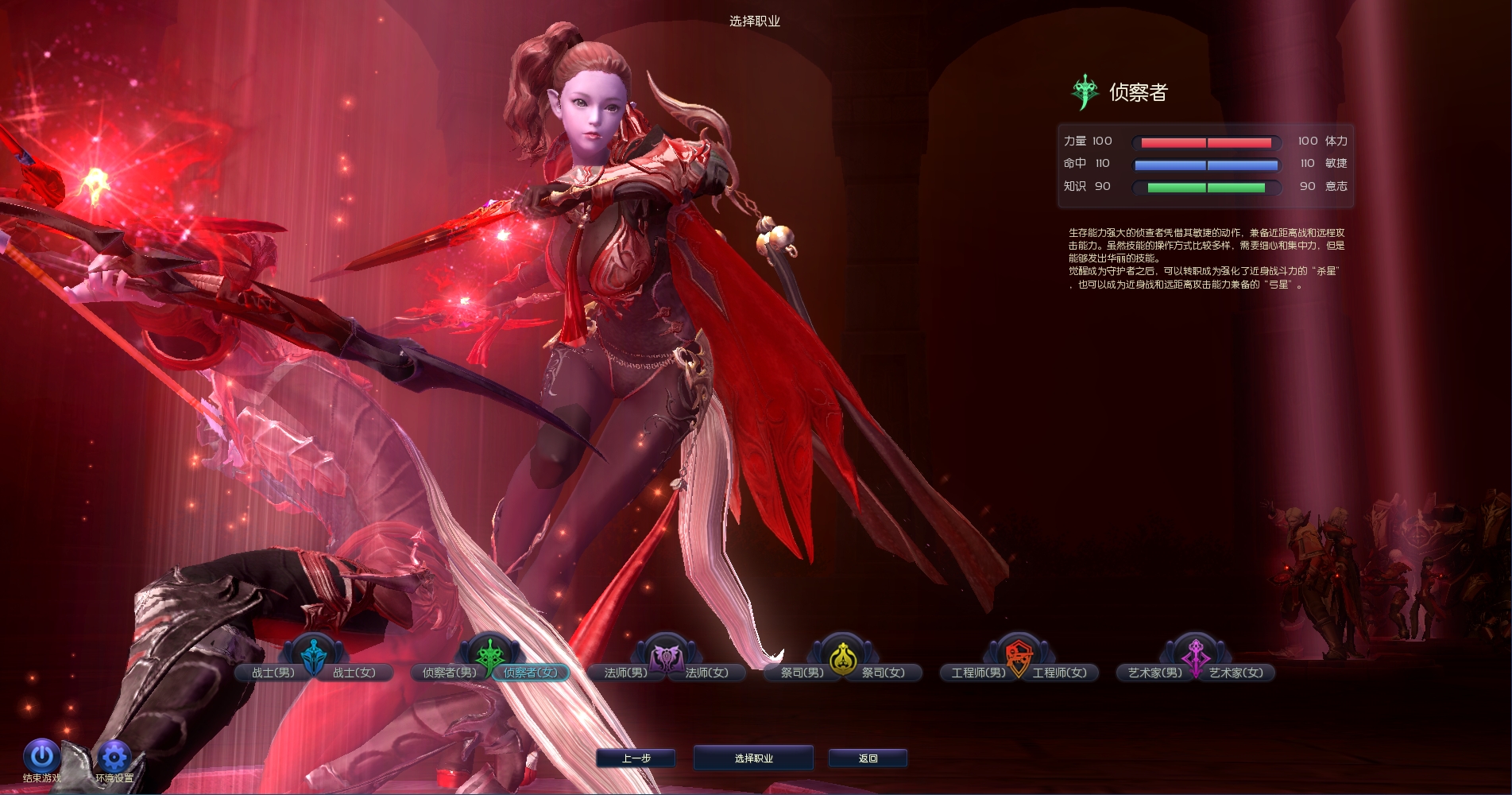Choose the 艺术家(女) female artist class
The width and height of the screenshot is (1512, 795).
click(x=1236, y=673)
